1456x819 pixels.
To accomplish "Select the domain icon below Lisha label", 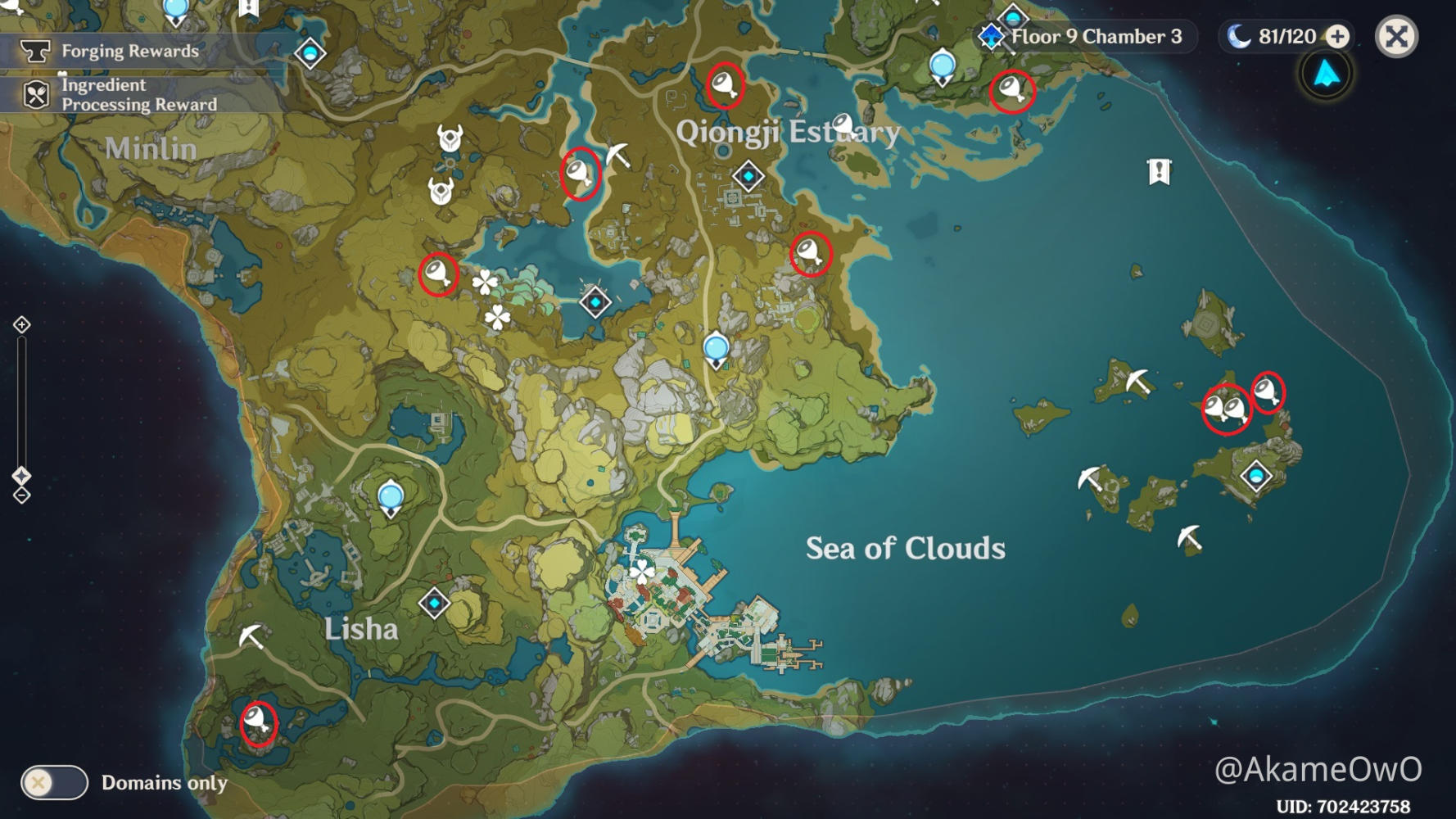I will pos(435,604).
